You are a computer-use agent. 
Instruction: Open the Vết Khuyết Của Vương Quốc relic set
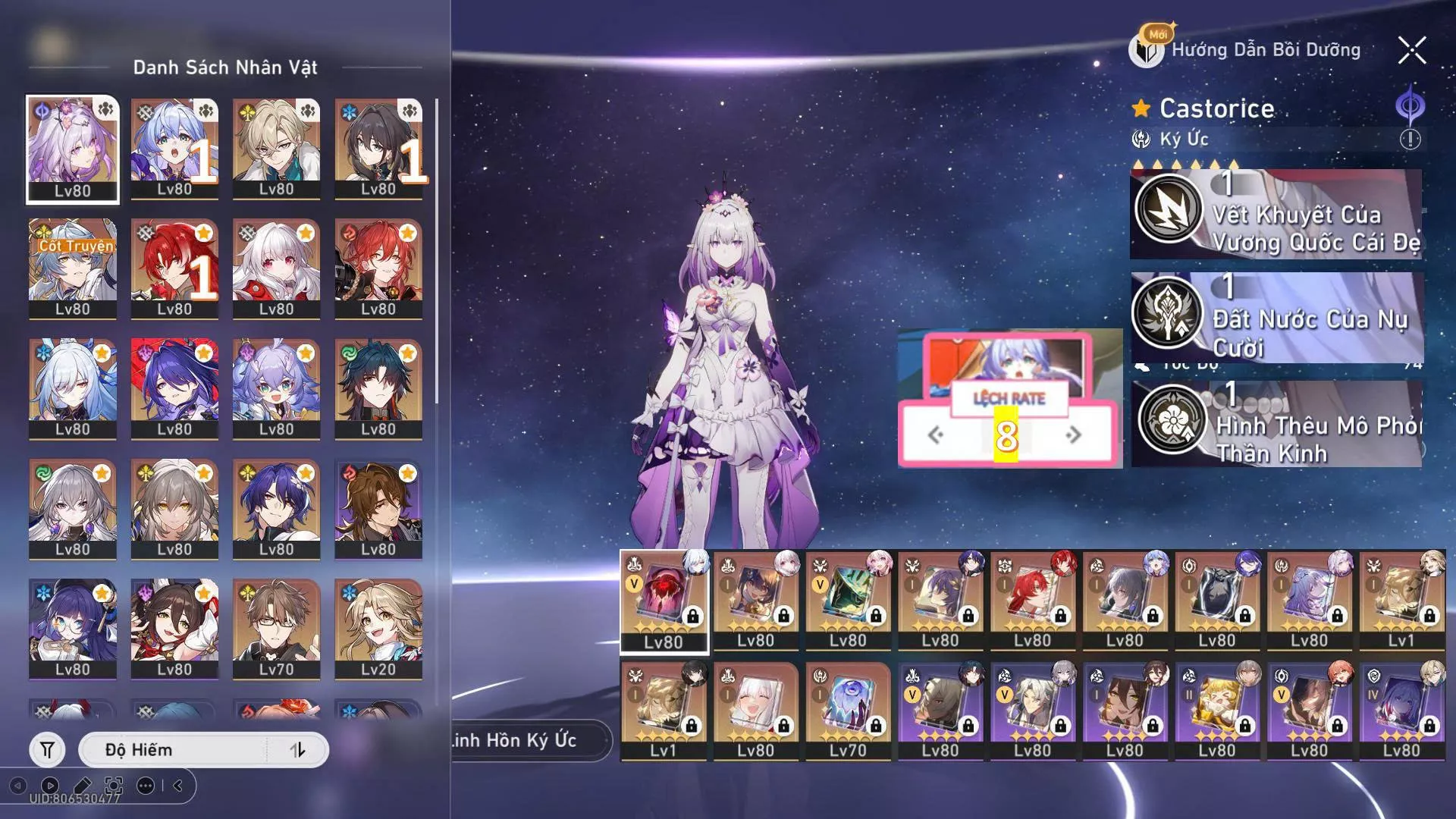coord(1276,215)
